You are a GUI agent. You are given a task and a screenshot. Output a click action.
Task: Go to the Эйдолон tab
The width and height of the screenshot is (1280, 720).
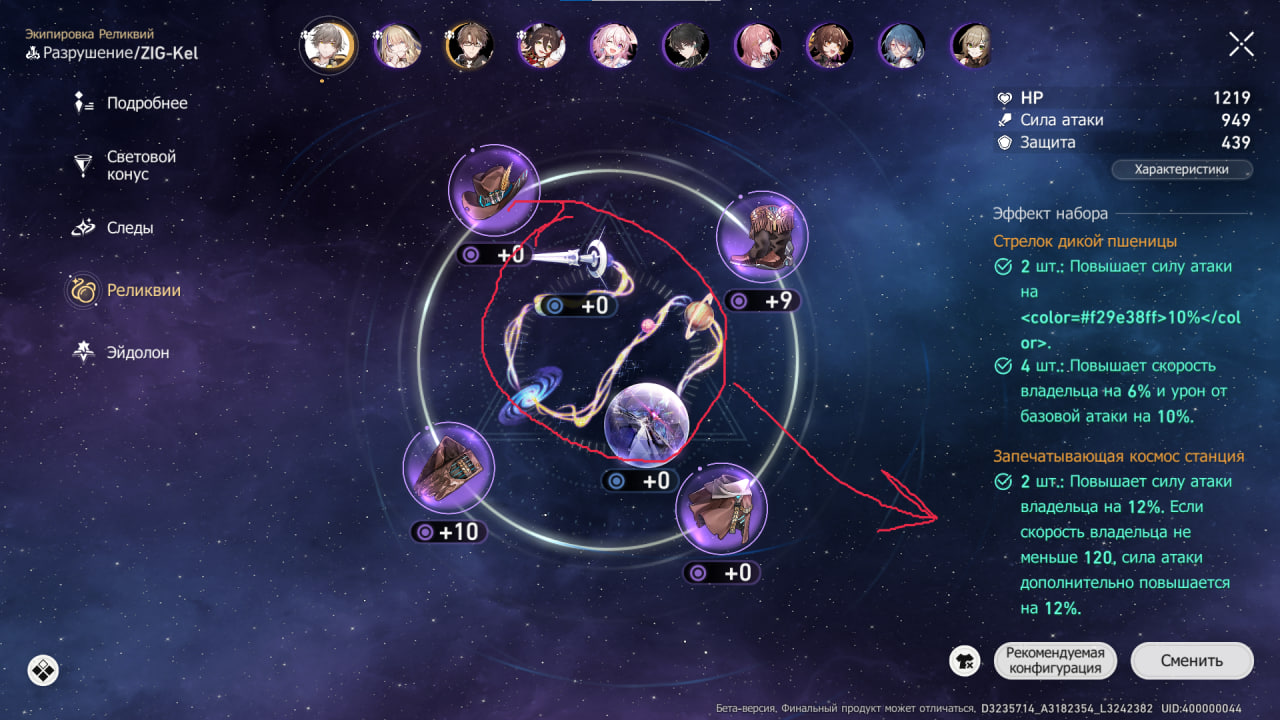tap(138, 353)
